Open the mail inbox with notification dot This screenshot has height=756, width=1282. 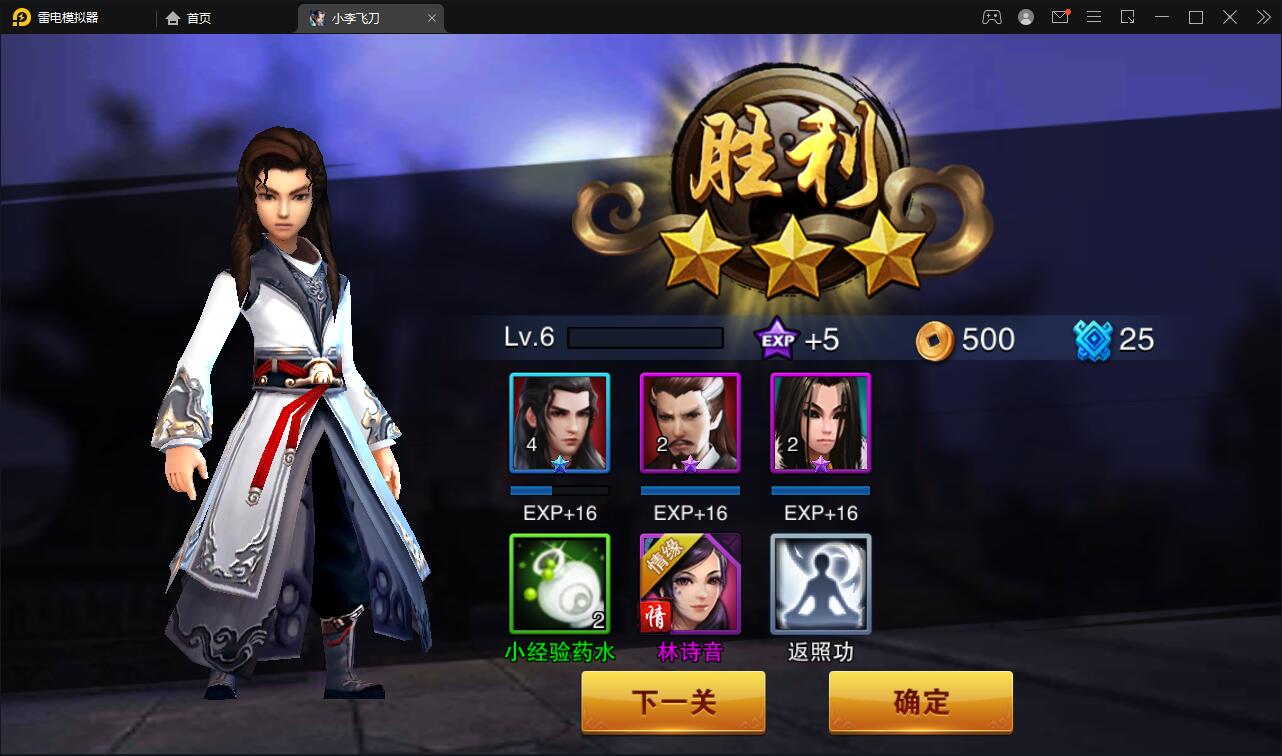click(1060, 17)
